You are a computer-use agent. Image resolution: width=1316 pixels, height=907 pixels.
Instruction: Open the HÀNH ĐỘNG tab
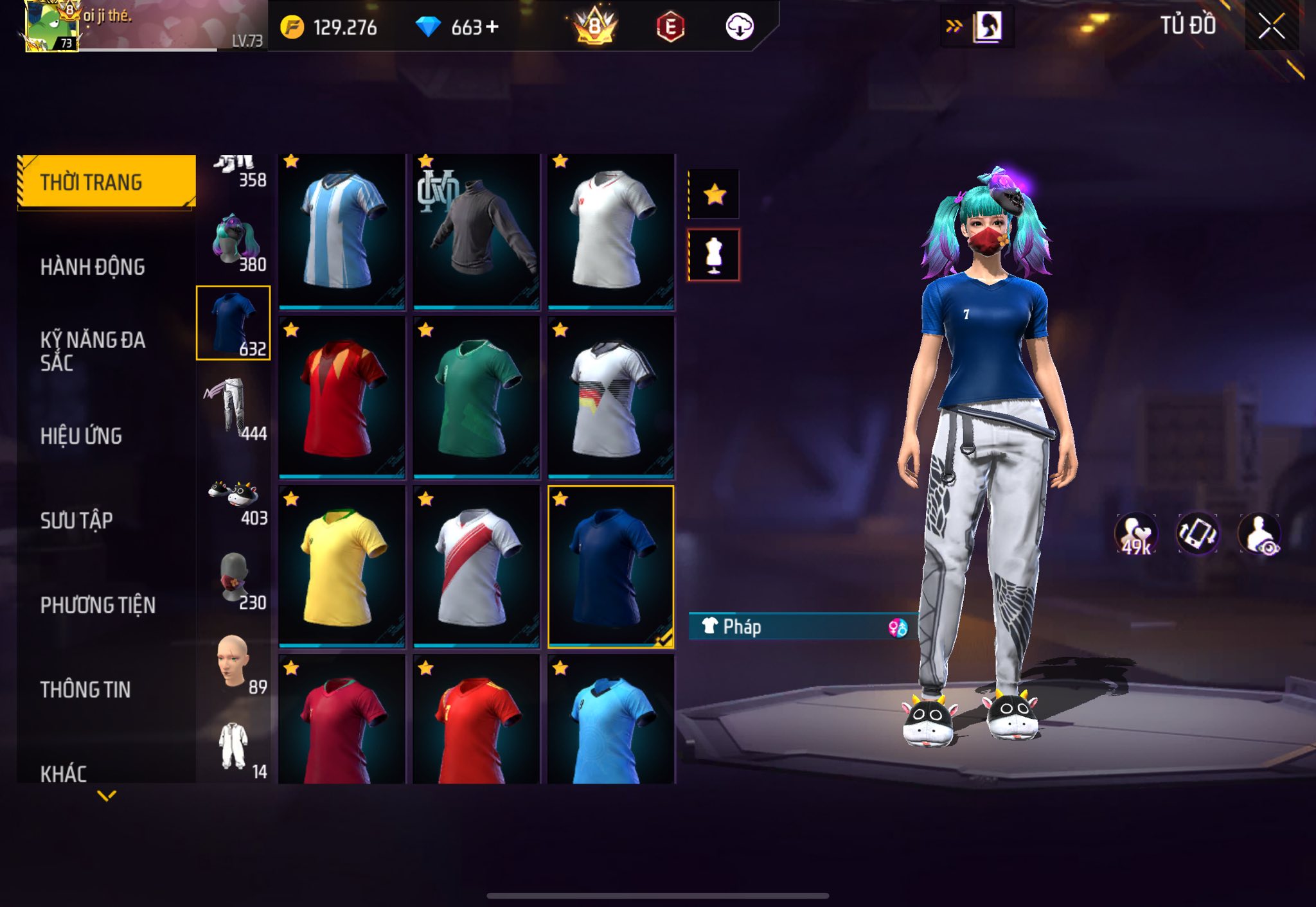click(93, 267)
